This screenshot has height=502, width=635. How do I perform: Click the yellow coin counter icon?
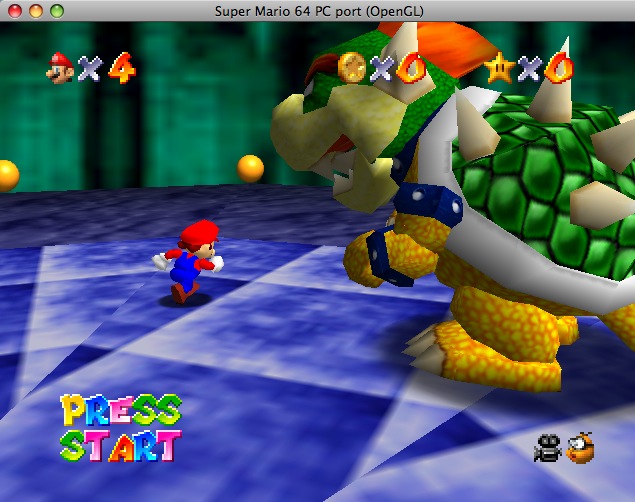pyautogui.click(x=351, y=67)
